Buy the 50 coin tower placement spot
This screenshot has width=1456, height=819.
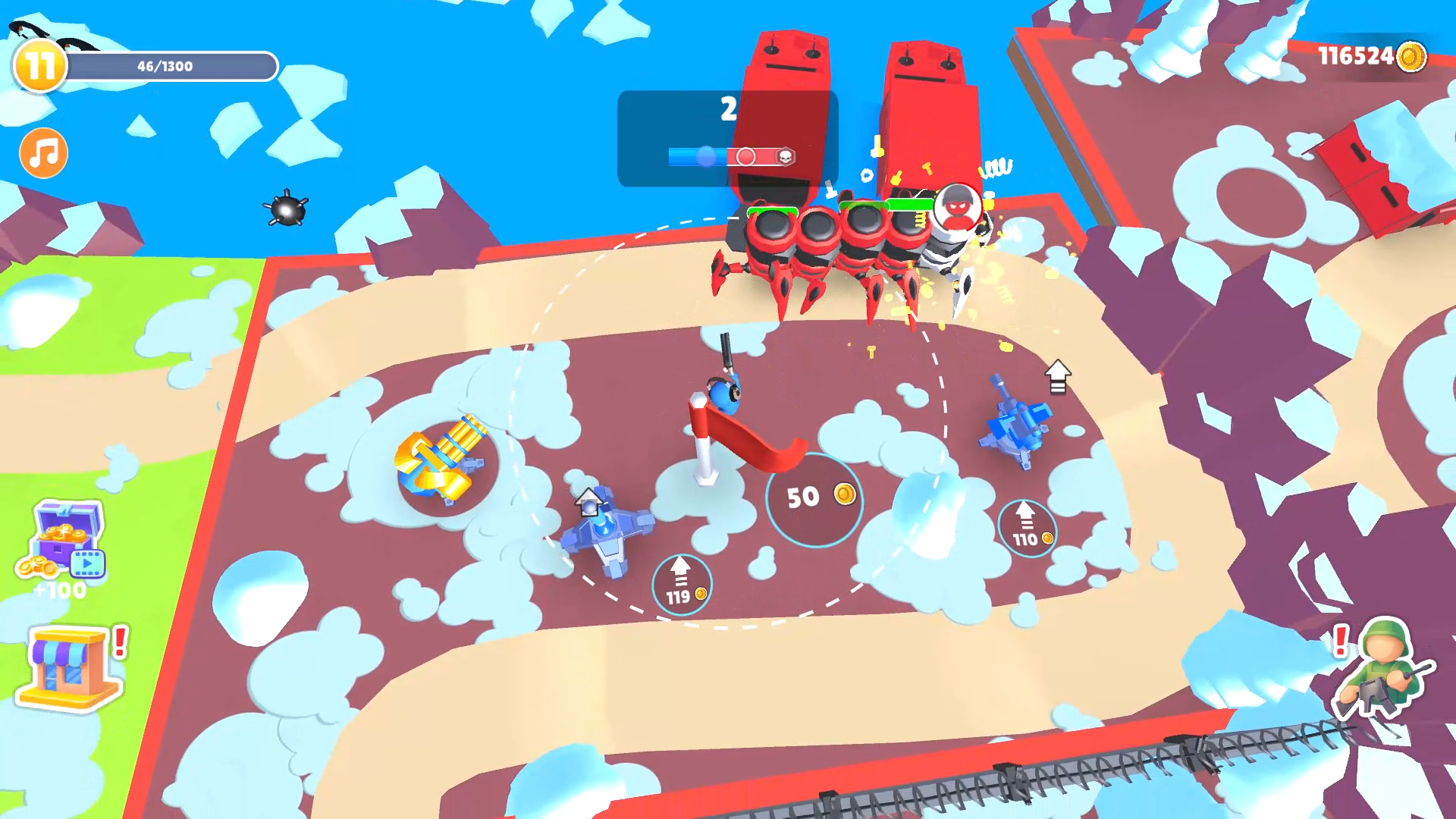pos(815,498)
